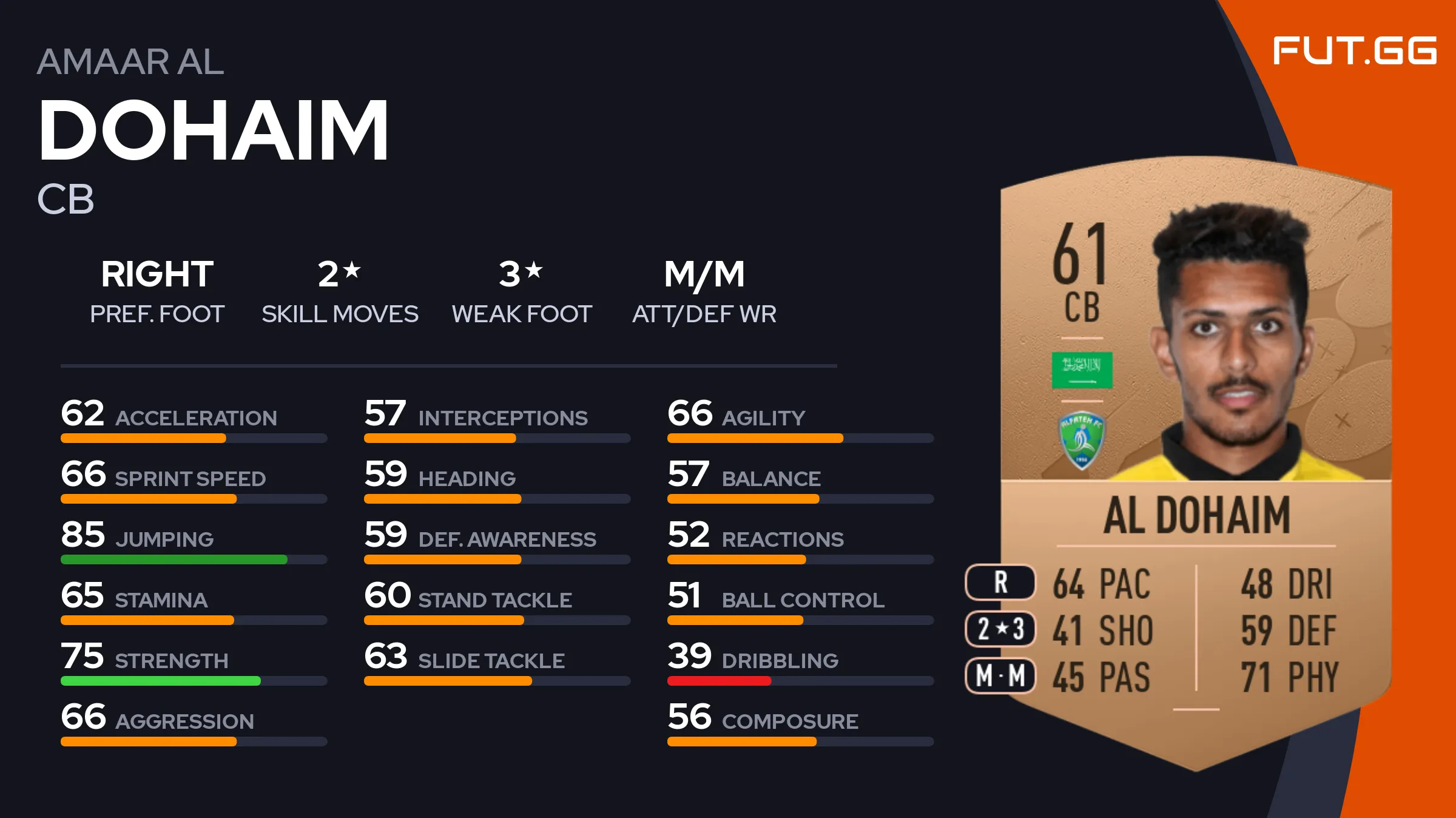
Task: Click the FUT.GG logo
Action: tap(1354, 50)
